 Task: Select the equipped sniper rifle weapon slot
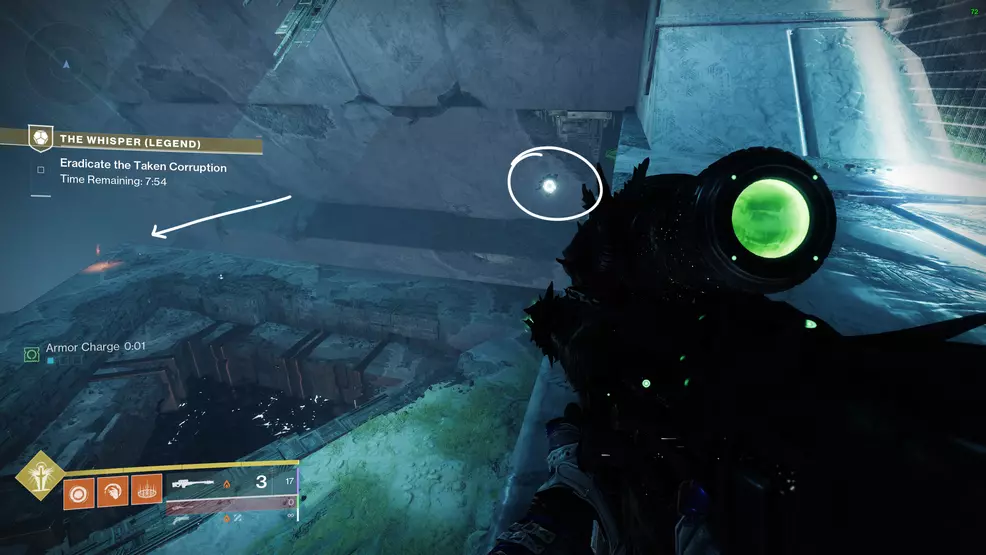click(x=232, y=483)
